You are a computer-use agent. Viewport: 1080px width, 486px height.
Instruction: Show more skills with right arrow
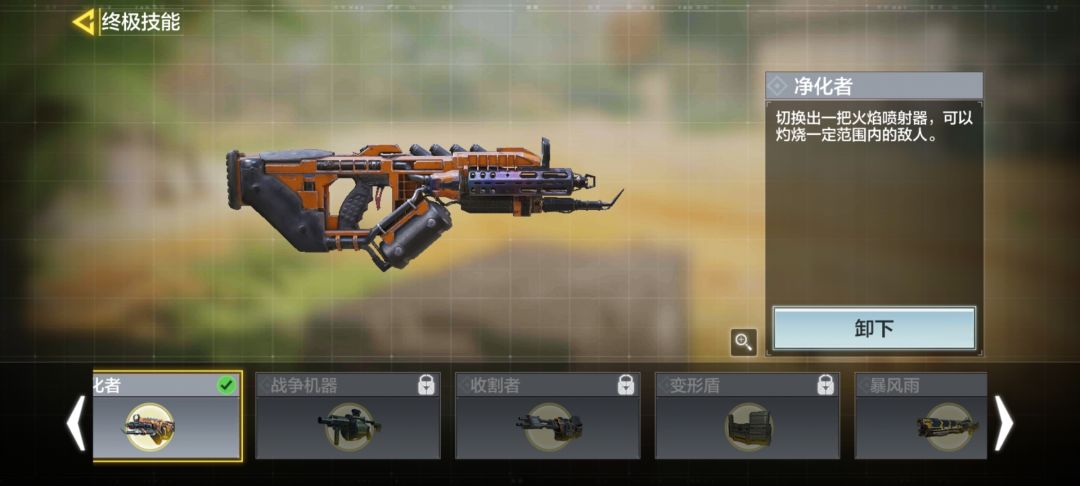click(1003, 422)
